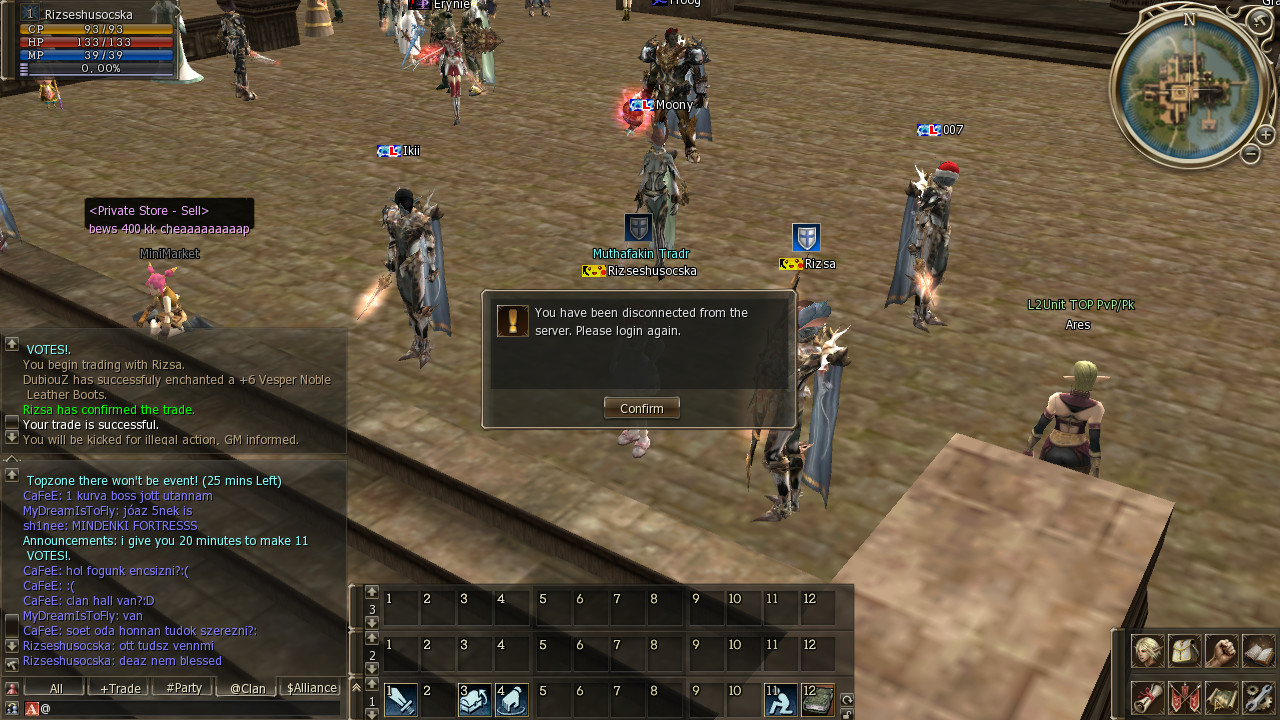The image size is (1280, 720).
Task: Open the clan banners icon
Action: (x=1185, y=697)
